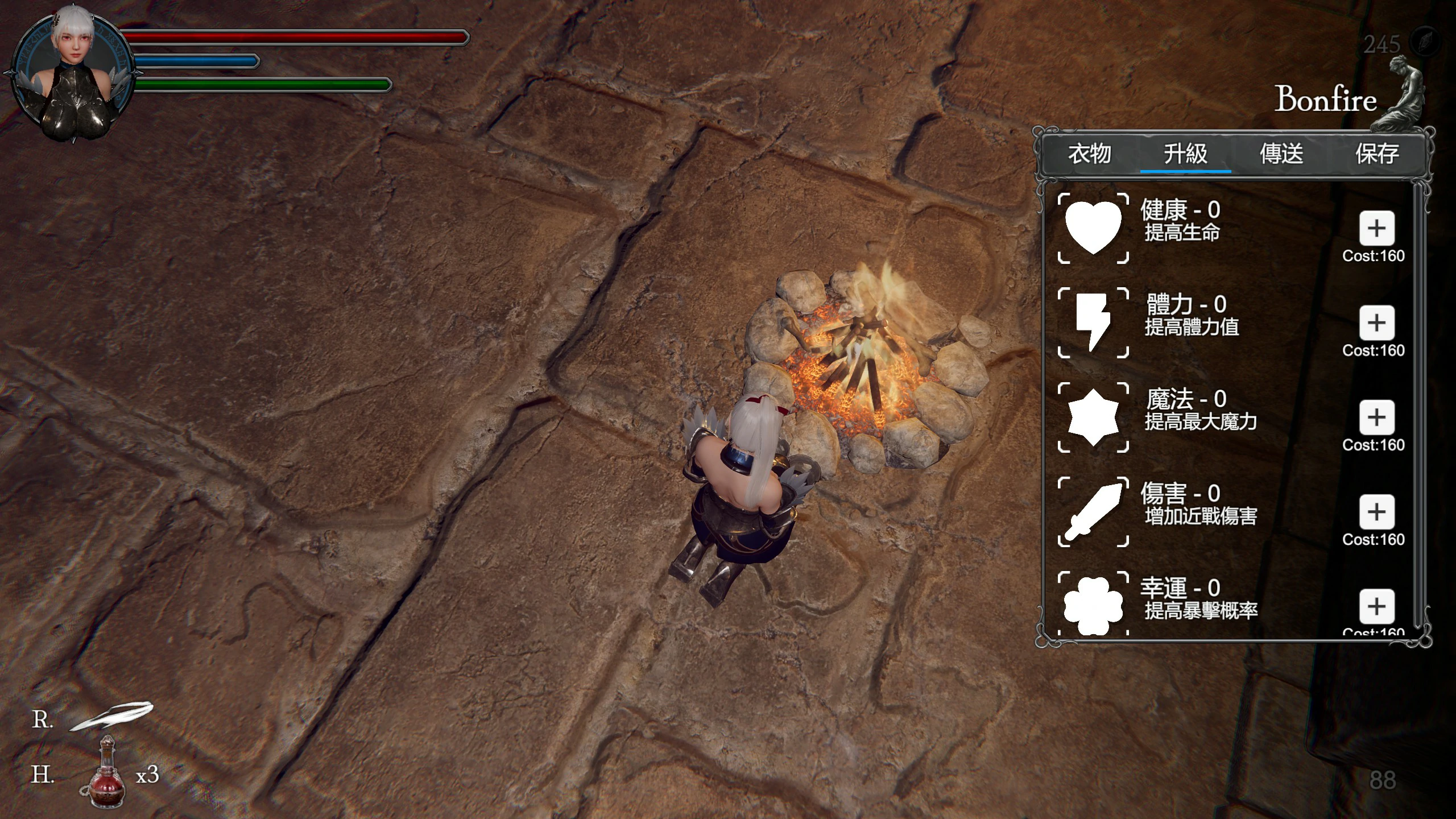1456x819 pixels.
Task: Upgrade 魔法 using the plus button
Action: [x=1376, y=417]
